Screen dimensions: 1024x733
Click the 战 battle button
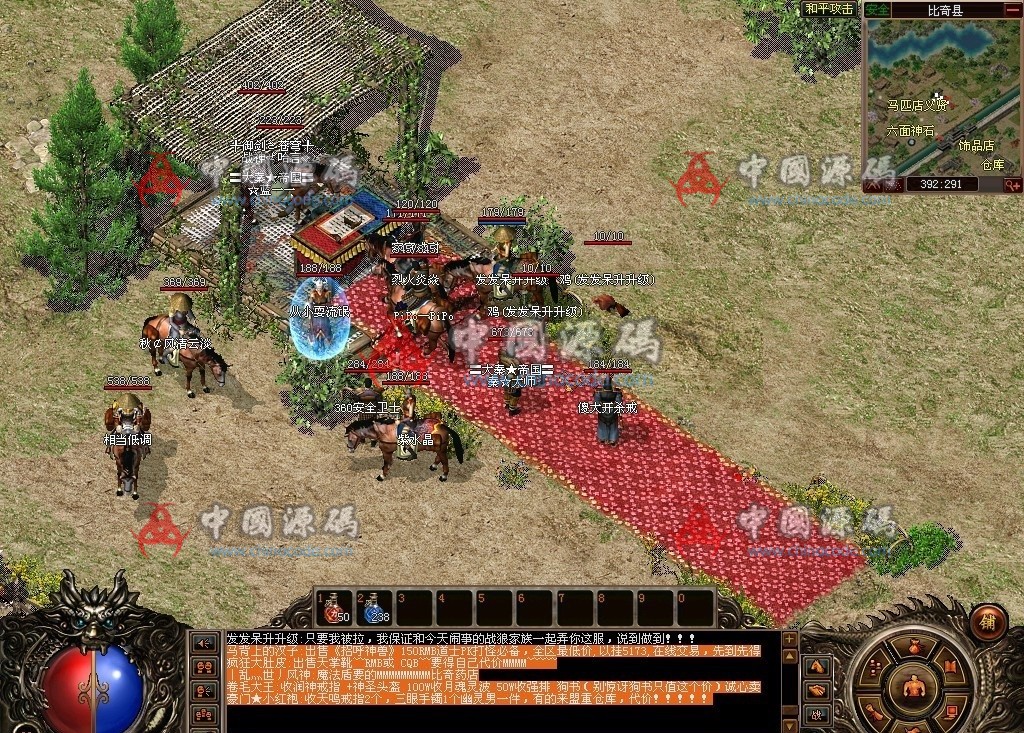(x=817, y=714)
